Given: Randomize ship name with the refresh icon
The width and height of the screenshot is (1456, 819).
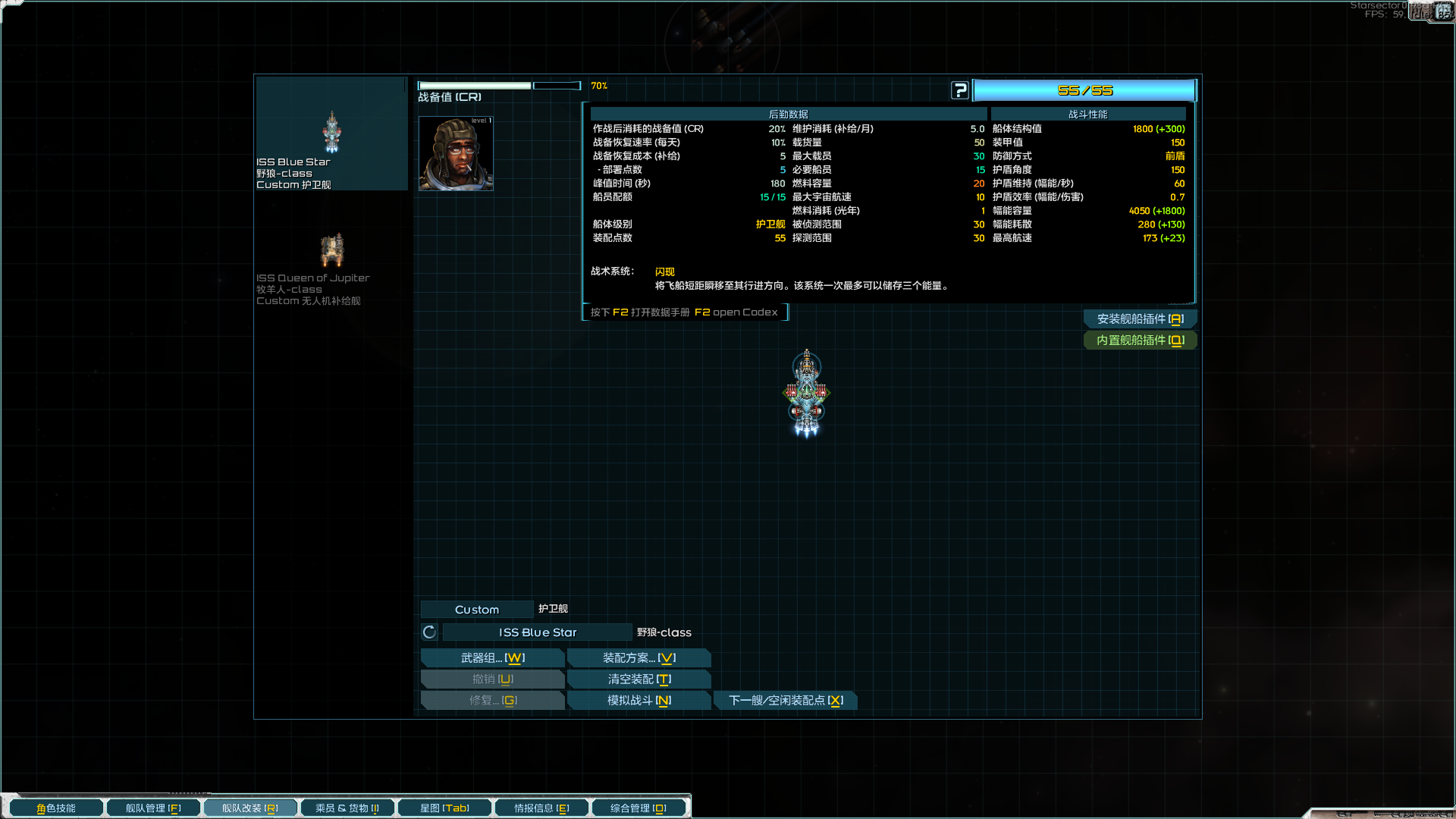Looking at the screenshot, I should [429, 632].
